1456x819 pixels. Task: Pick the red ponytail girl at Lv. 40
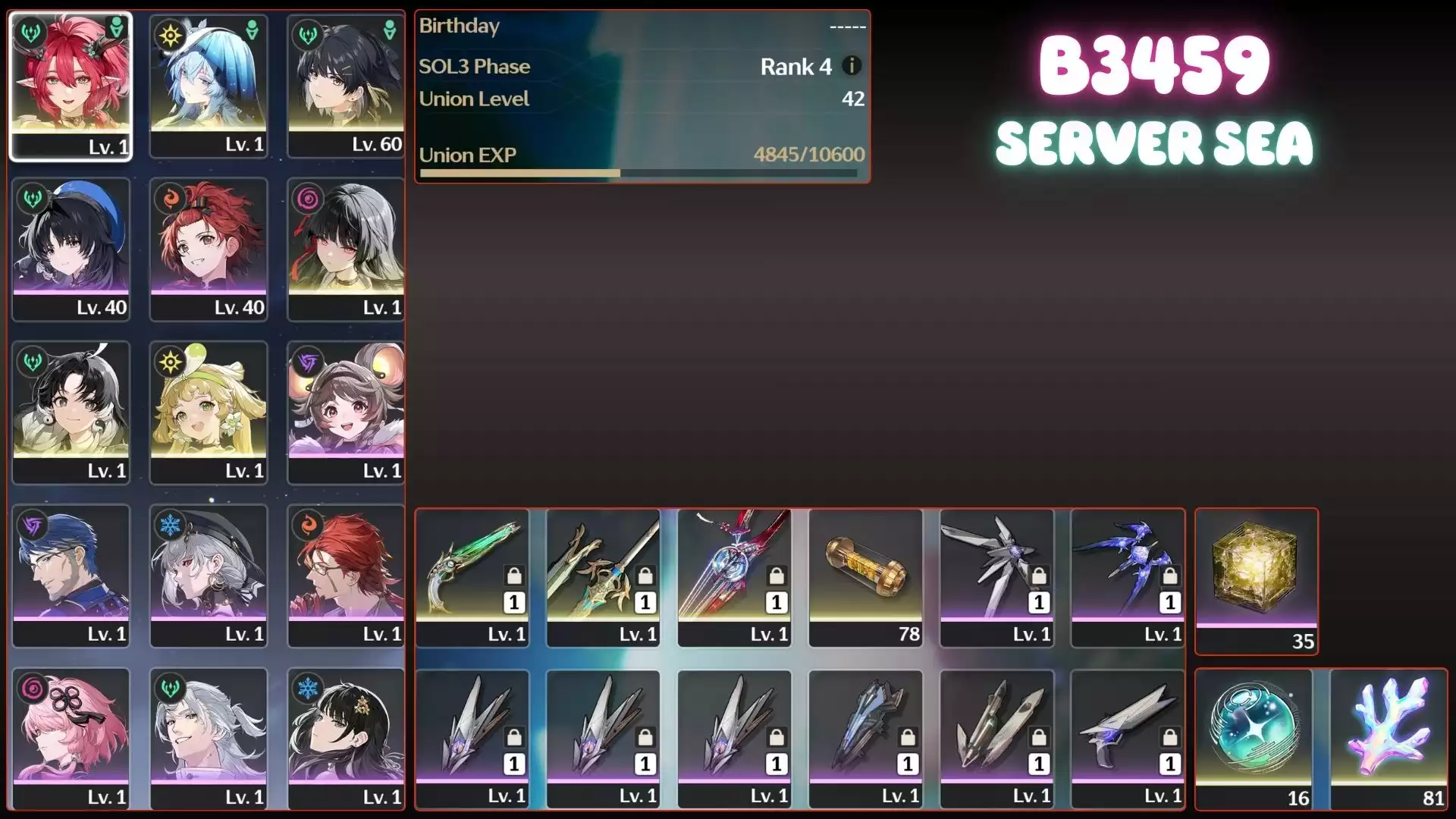(209, 249)
